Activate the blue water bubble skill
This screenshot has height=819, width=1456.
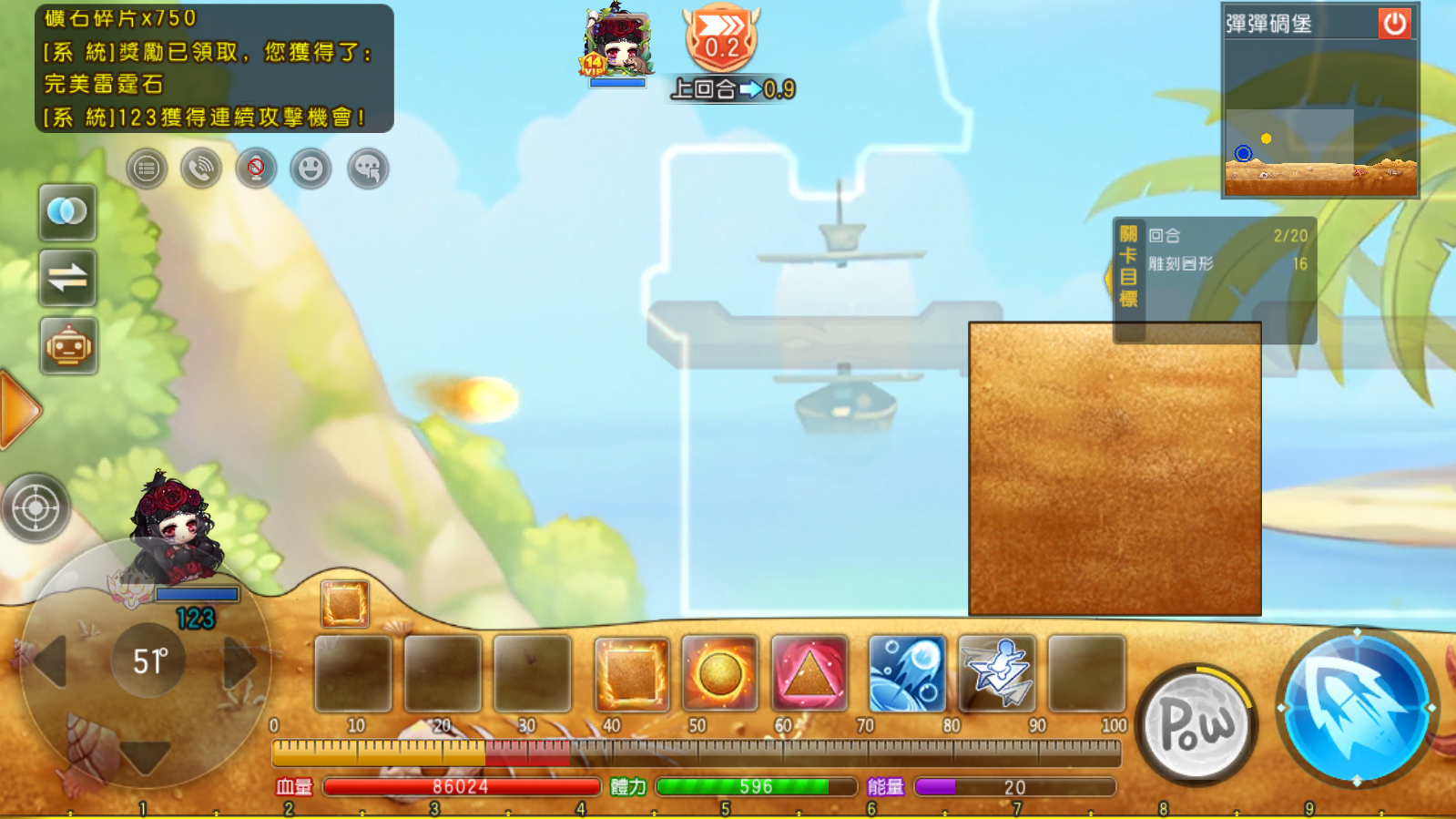click(x=907, y=674)
